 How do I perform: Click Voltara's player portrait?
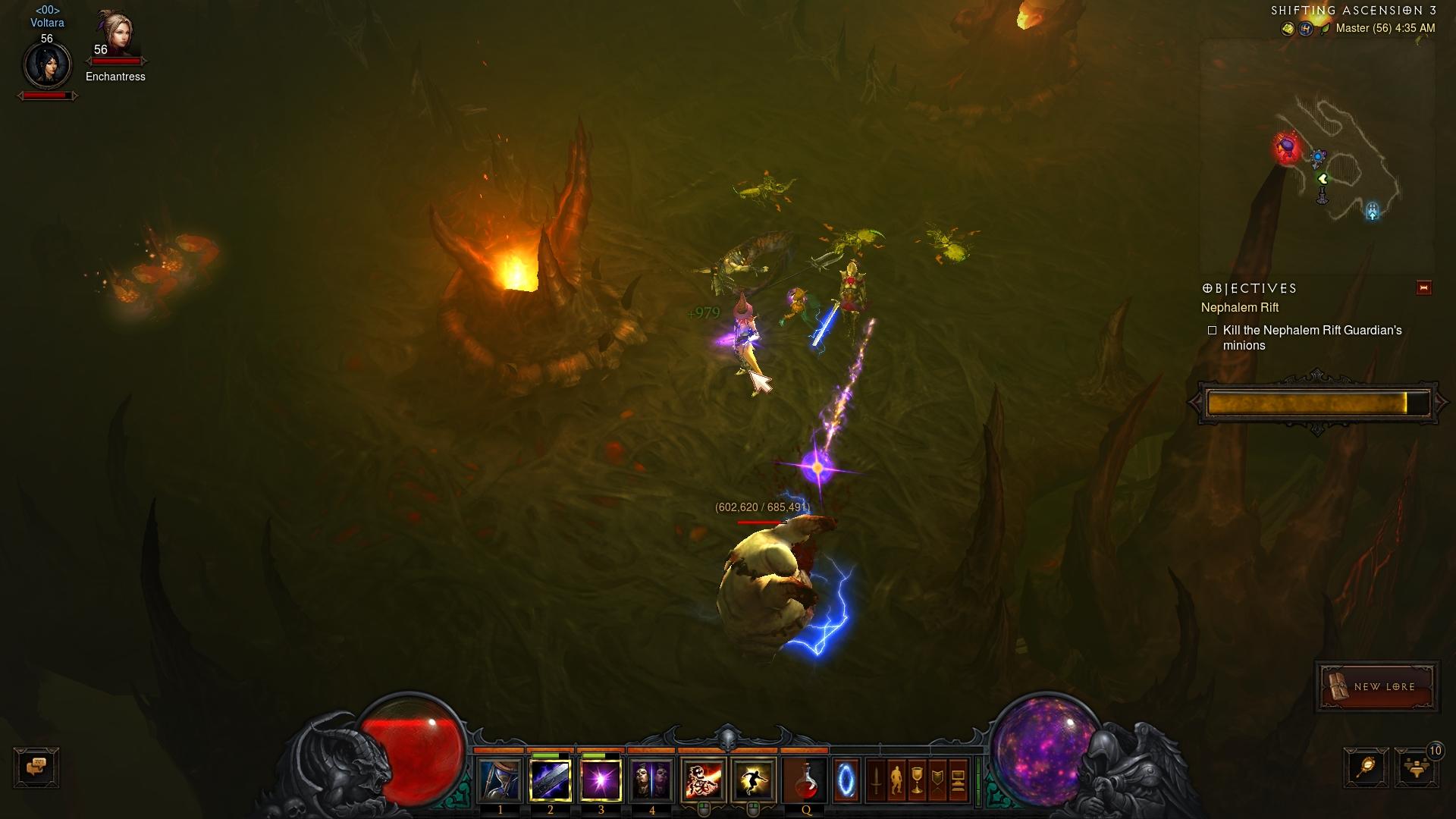[x=47, y=66]
